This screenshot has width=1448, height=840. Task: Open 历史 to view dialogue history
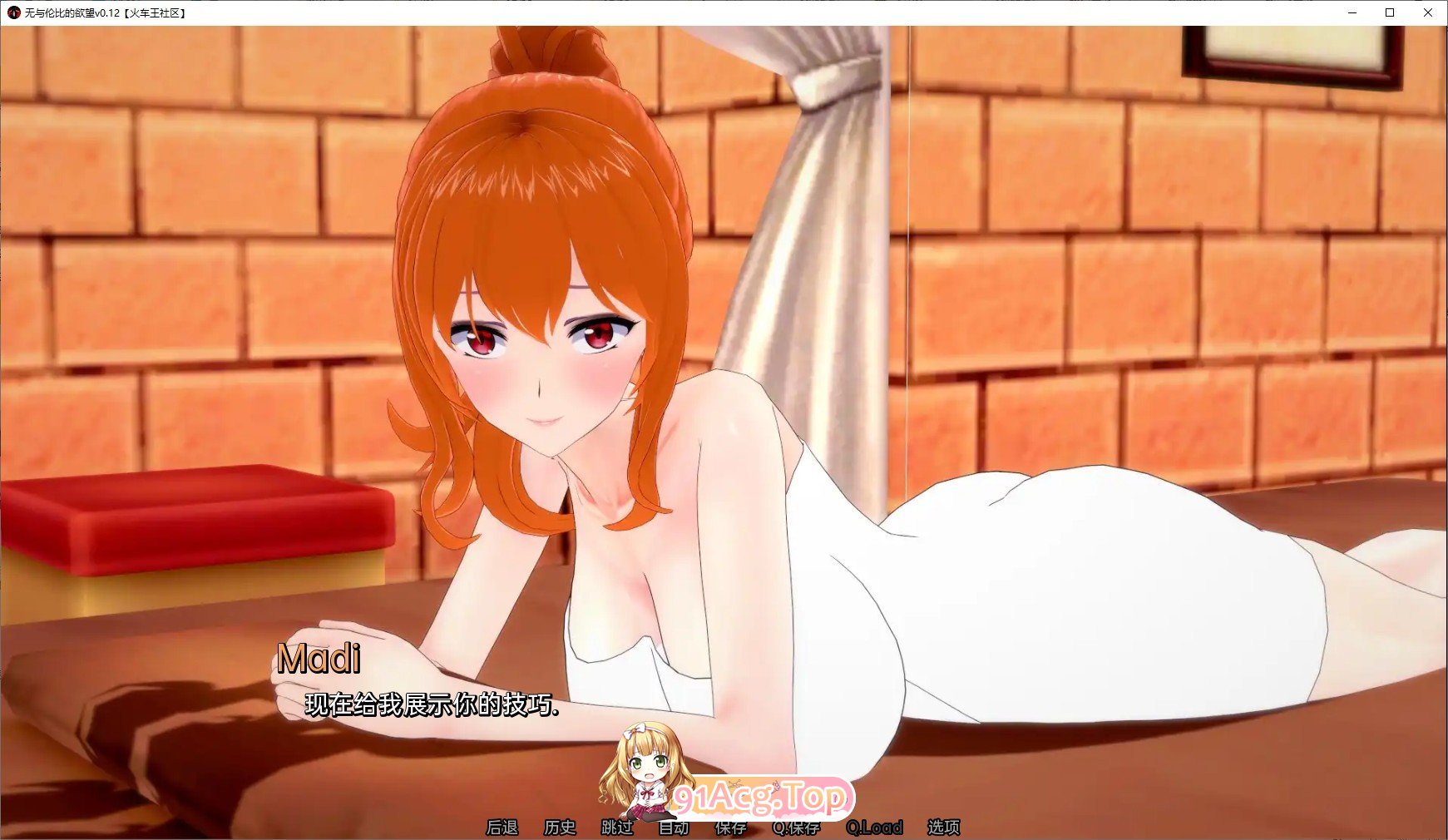click(559, 828)
